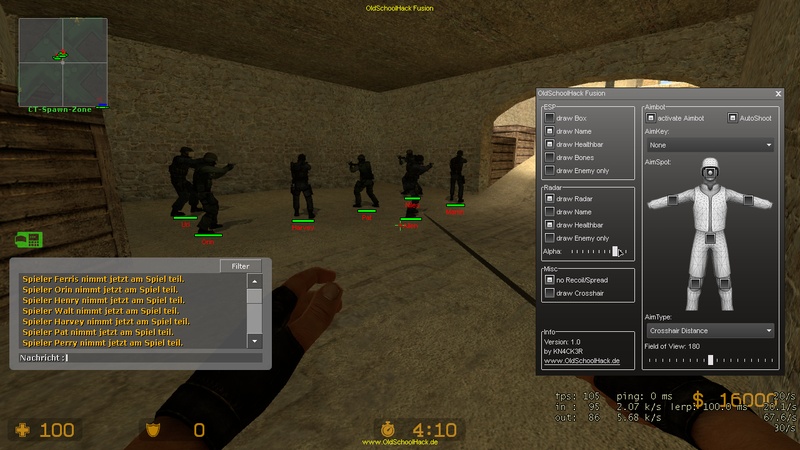Toggle draw Bones in the ESP section
Image resolution: width=800 pixels, height=450 pixels.
[550, 157]
